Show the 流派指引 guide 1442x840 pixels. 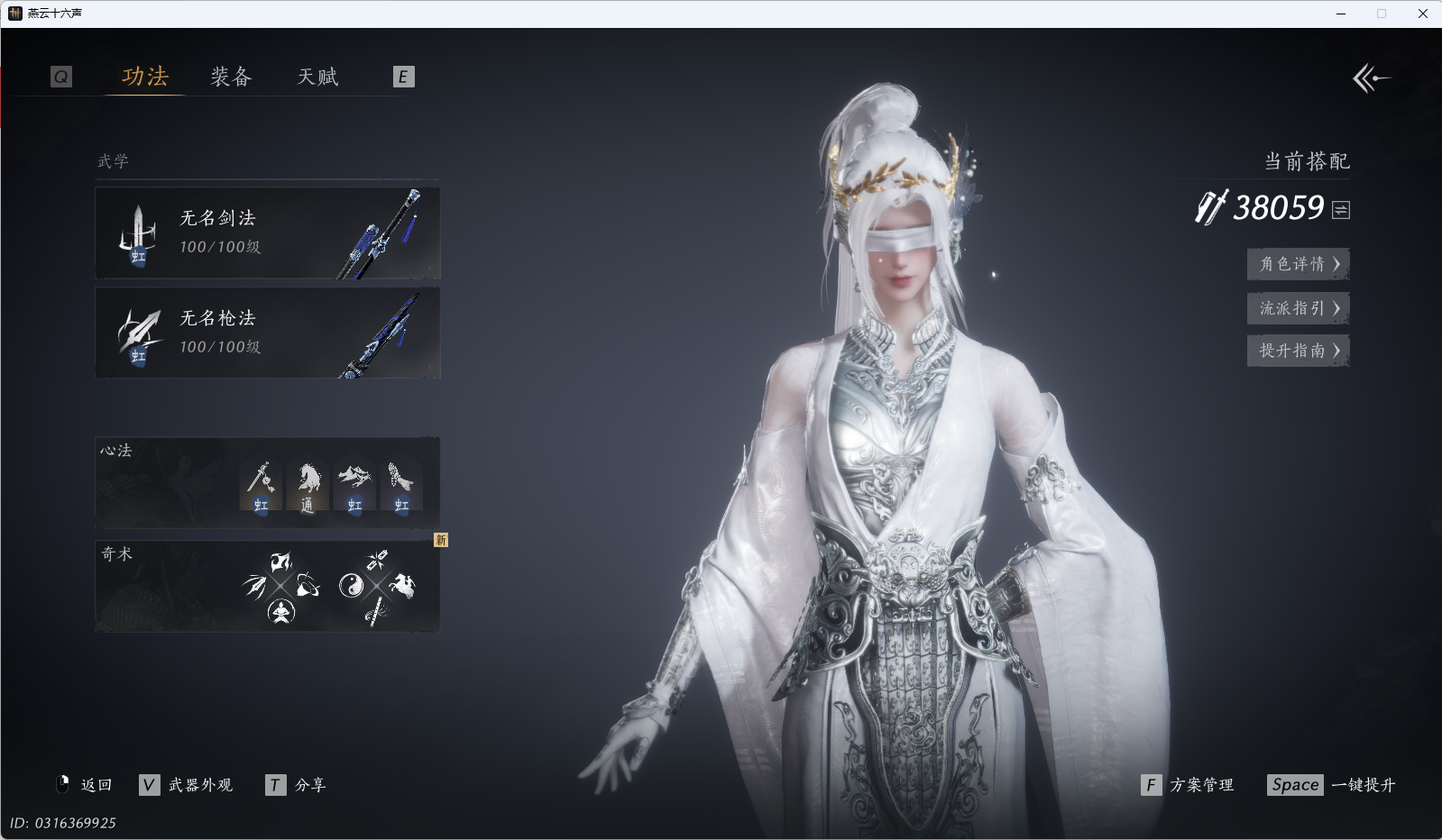pyautogui.click(x=1298, y=308)
